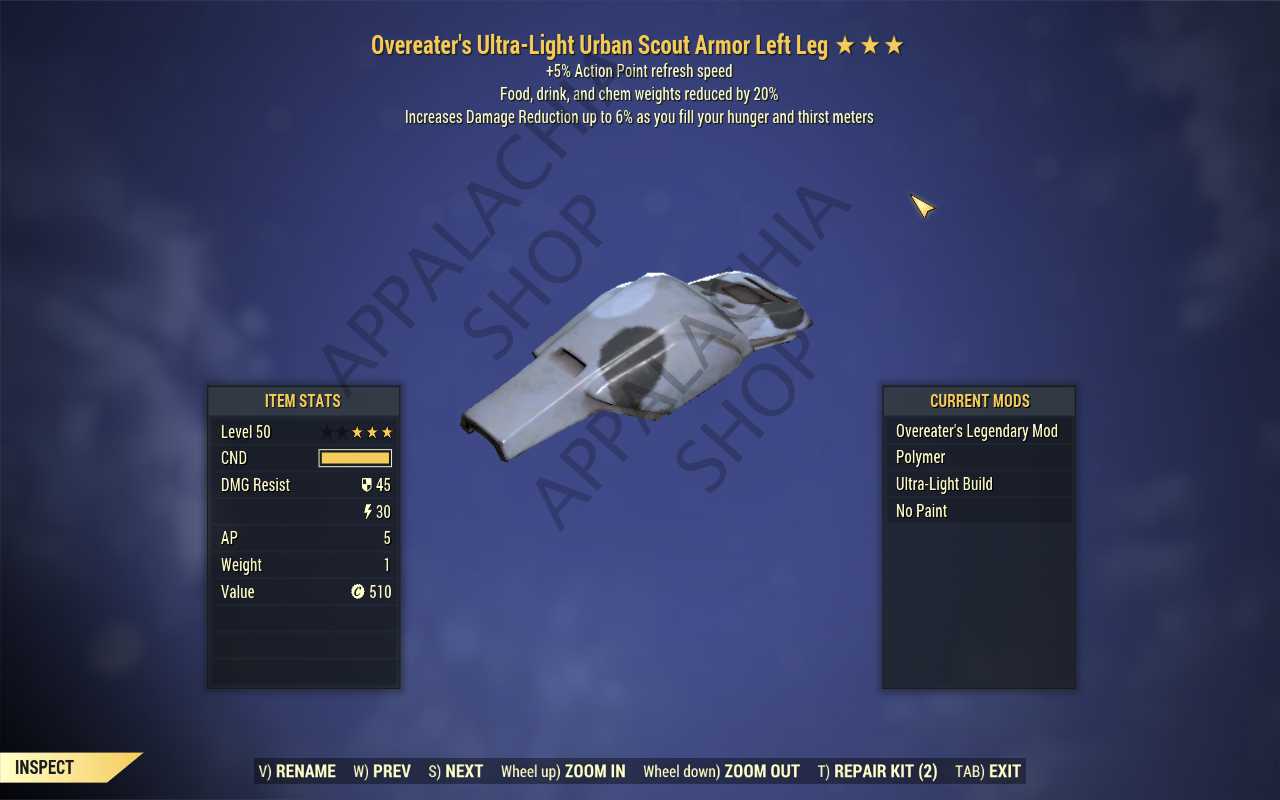Rename the armor piece

point(297,771)
